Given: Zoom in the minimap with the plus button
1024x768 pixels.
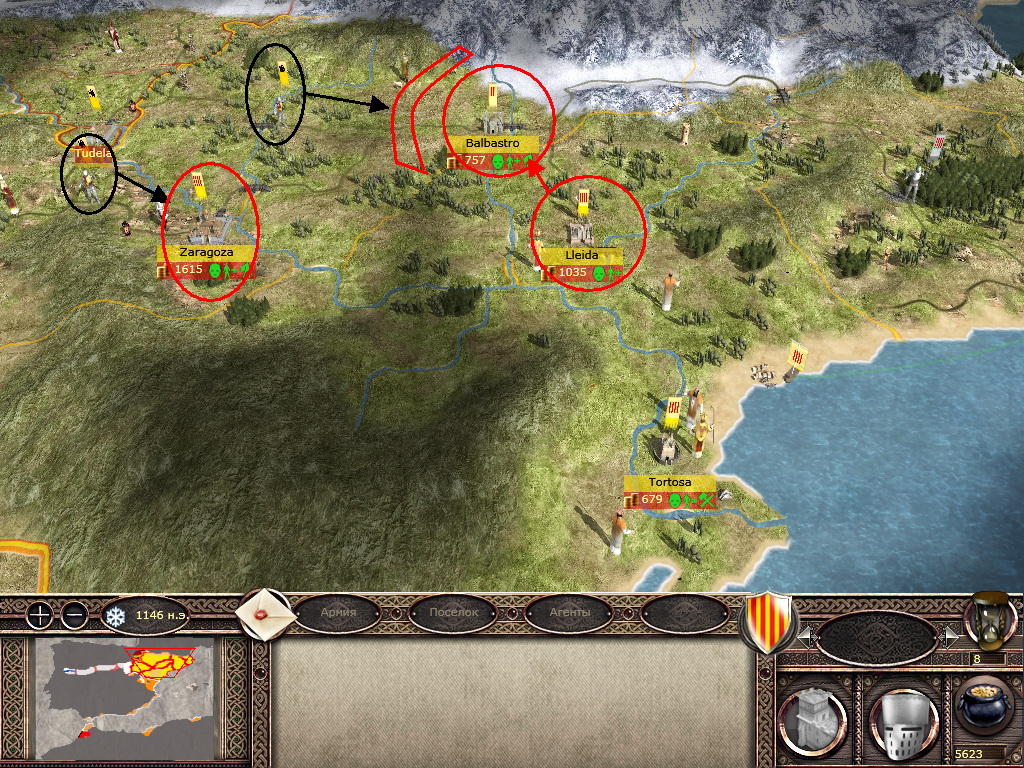Looking at the screenshot, I should [x=39, y=615].
